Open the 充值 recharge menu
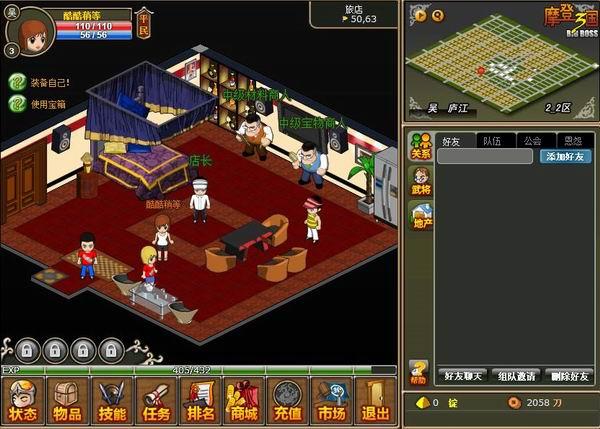 point(288,401)
